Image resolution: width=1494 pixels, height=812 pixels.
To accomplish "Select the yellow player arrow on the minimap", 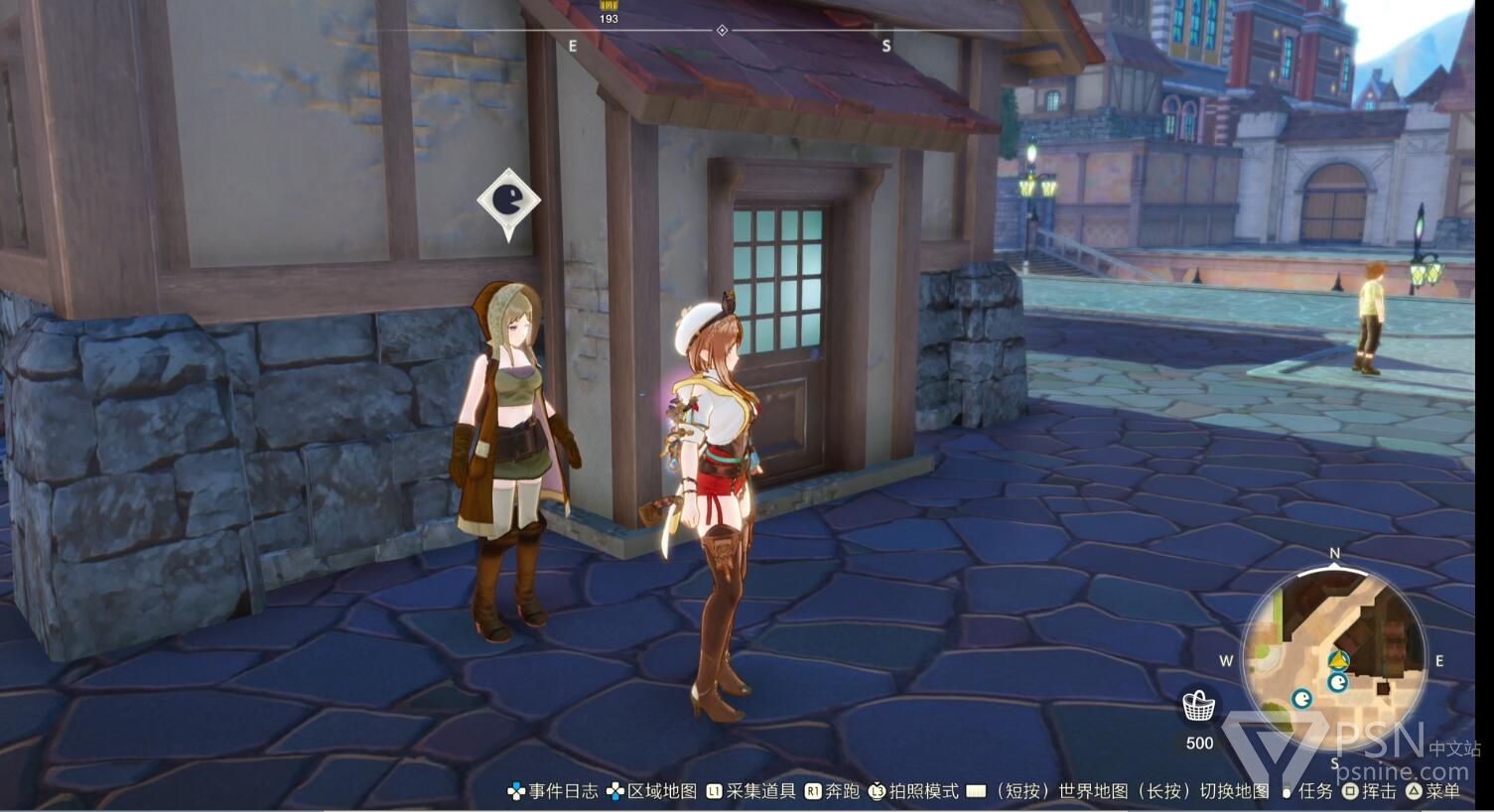I will click(1338, 659).
